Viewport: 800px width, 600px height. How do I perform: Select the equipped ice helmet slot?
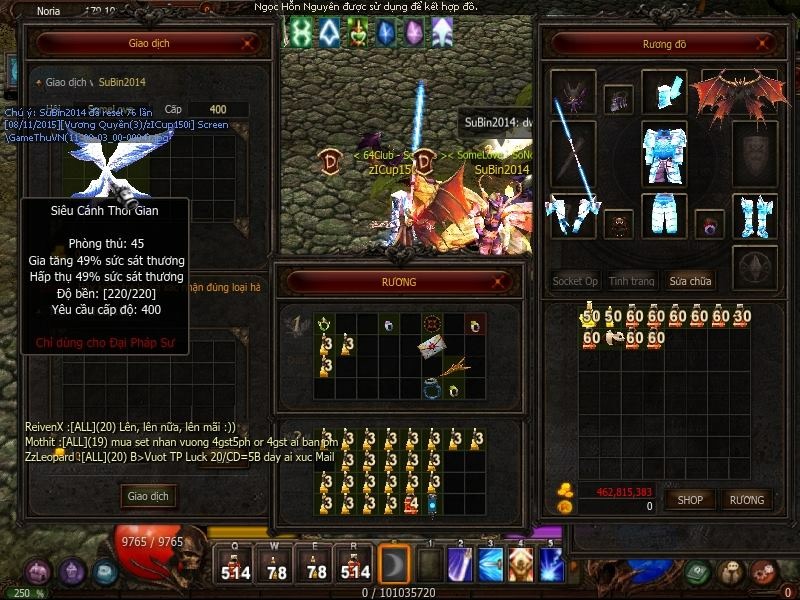click(663, 91)
